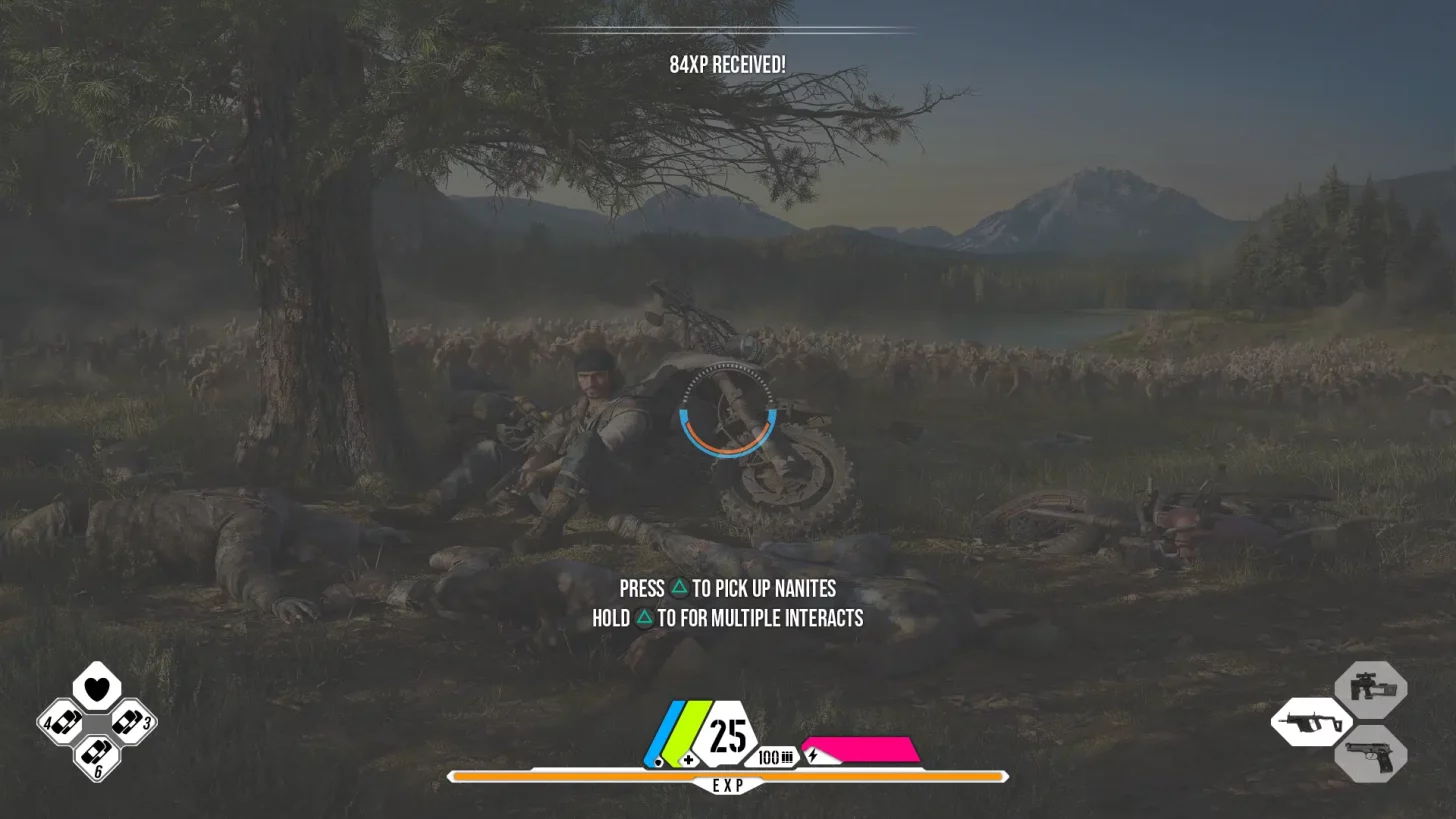The width and height of the screenshot is (1456, 819).
Task: Switch to the pistol sidearm slot
Action: tap(1370, 756)
